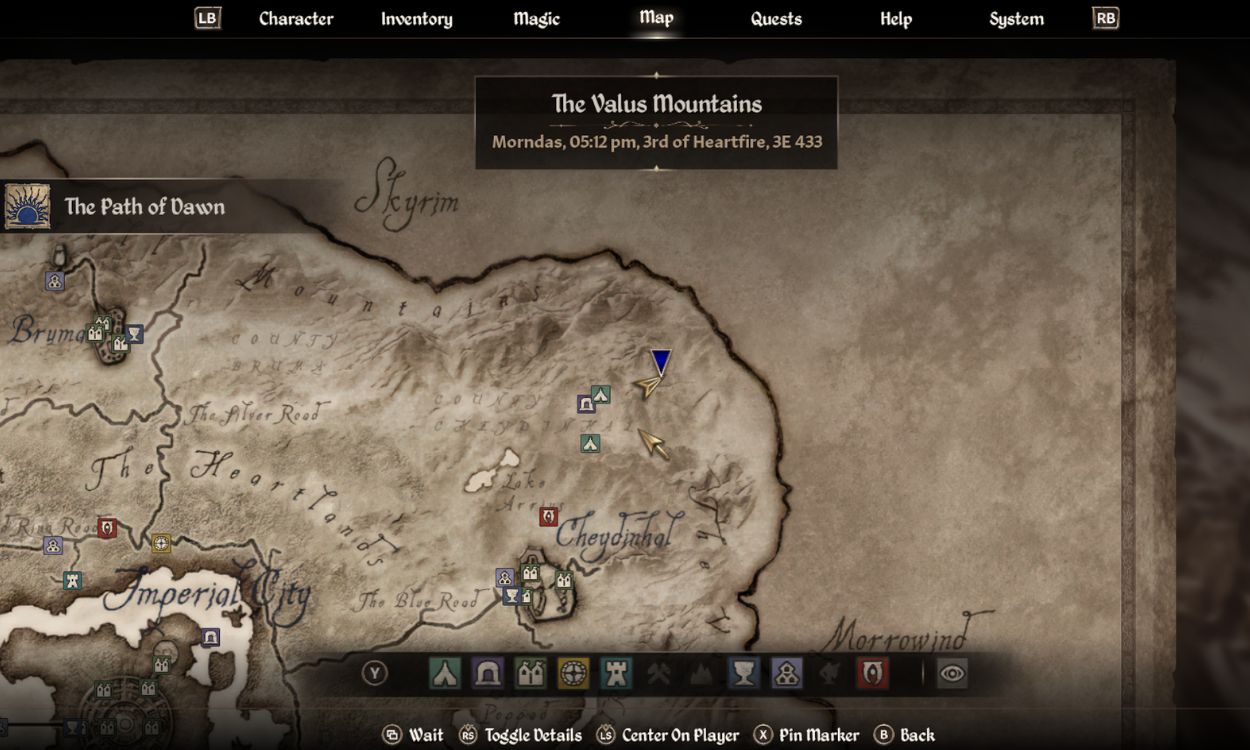Toggle the cave archway filter in the legend
The width and height of the screenshot is (1250, 750).
click(x=488, y=673)
